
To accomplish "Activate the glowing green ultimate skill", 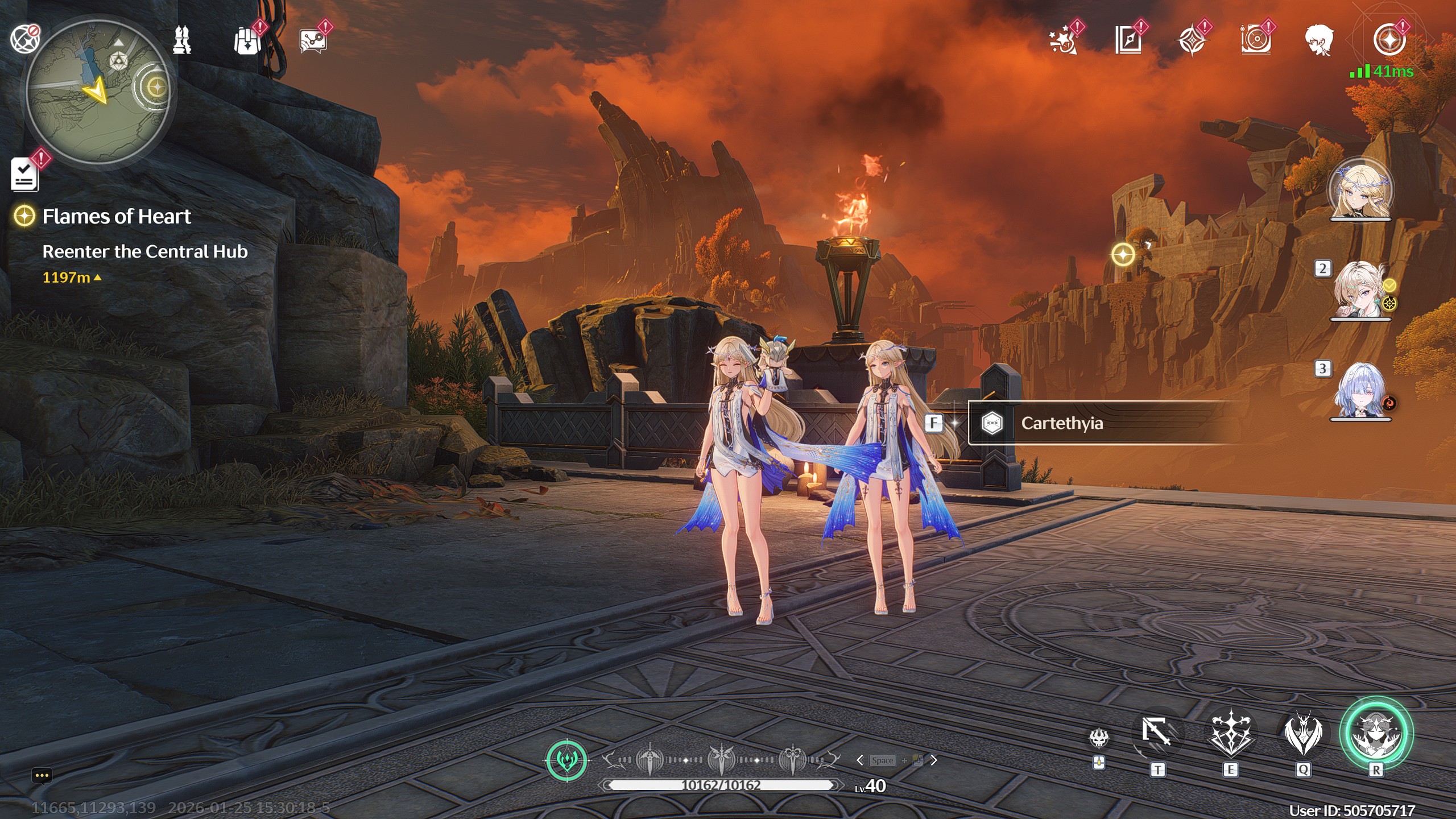I will click(1376, 733).
